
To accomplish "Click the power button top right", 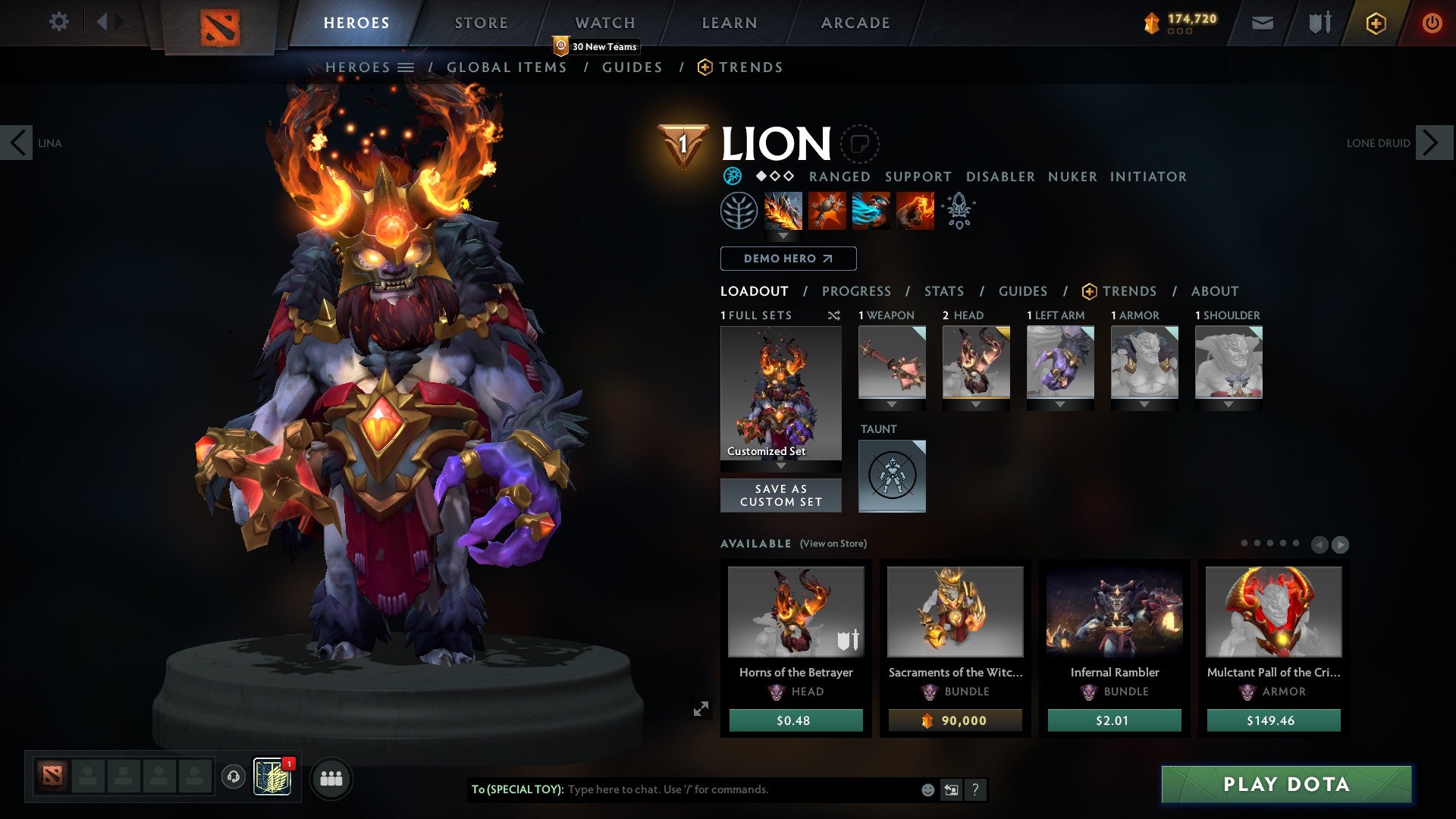I will [1432, 23].
